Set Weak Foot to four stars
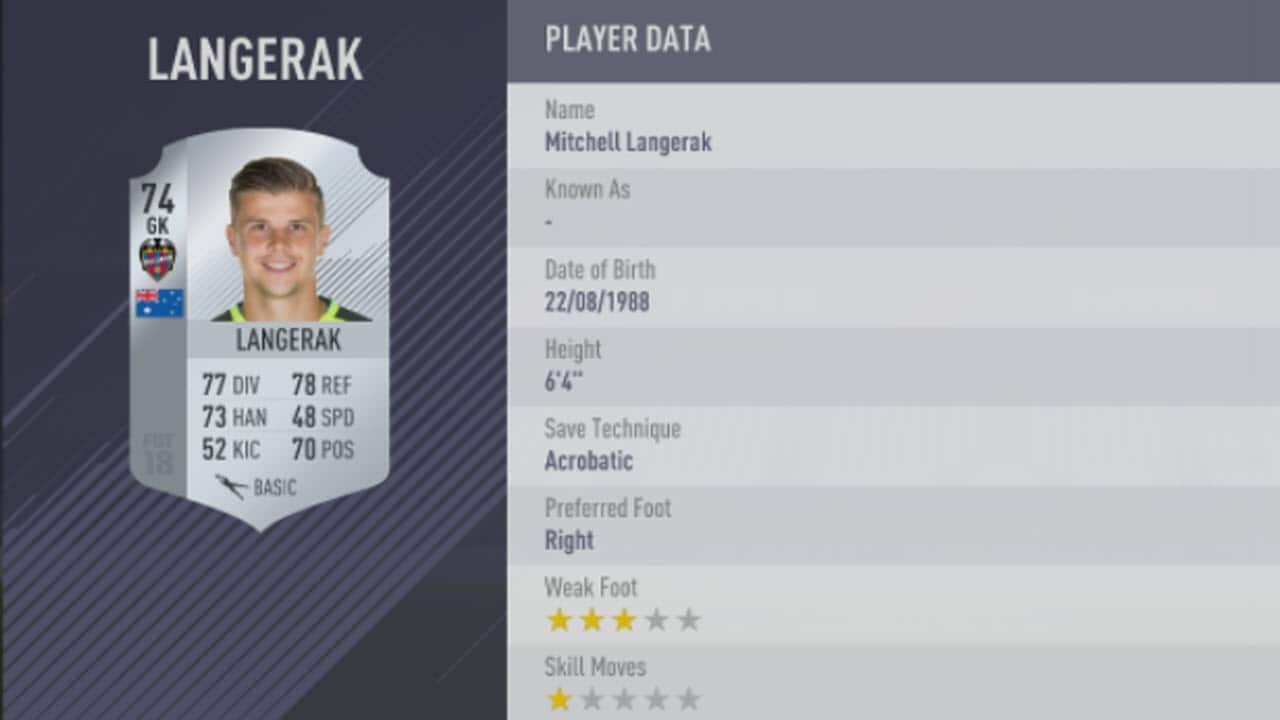 (x=655, y=620)
